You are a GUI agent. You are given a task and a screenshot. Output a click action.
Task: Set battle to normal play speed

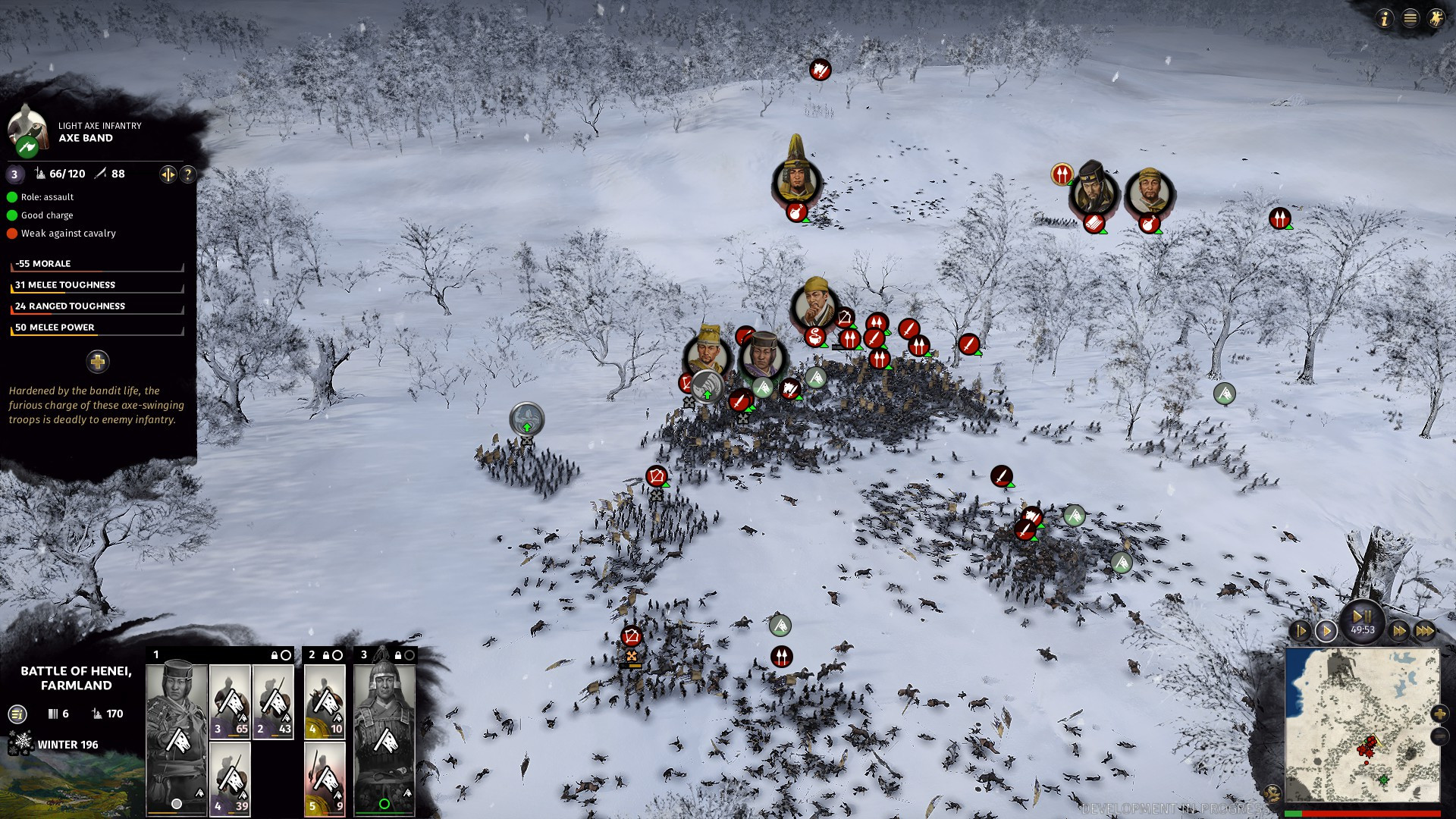pos(1326,631)
